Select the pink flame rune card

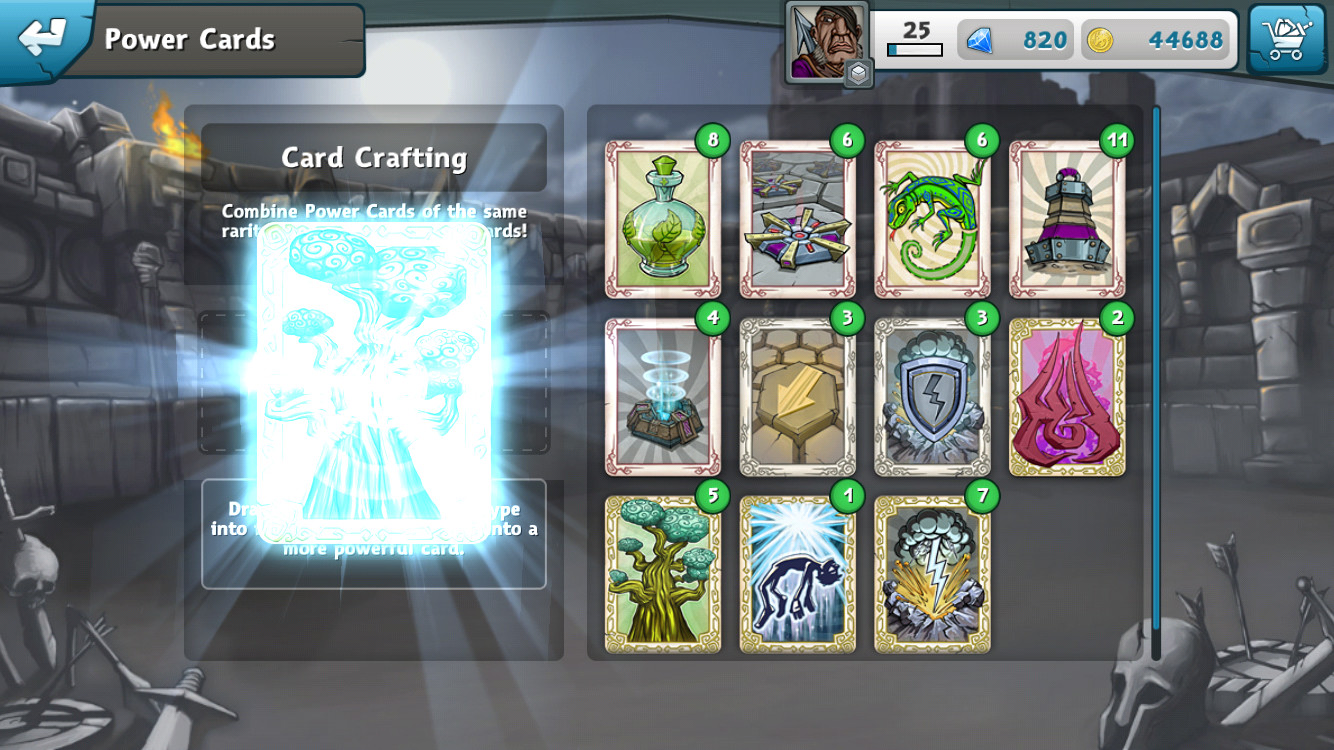click(x=1066, y=396)
